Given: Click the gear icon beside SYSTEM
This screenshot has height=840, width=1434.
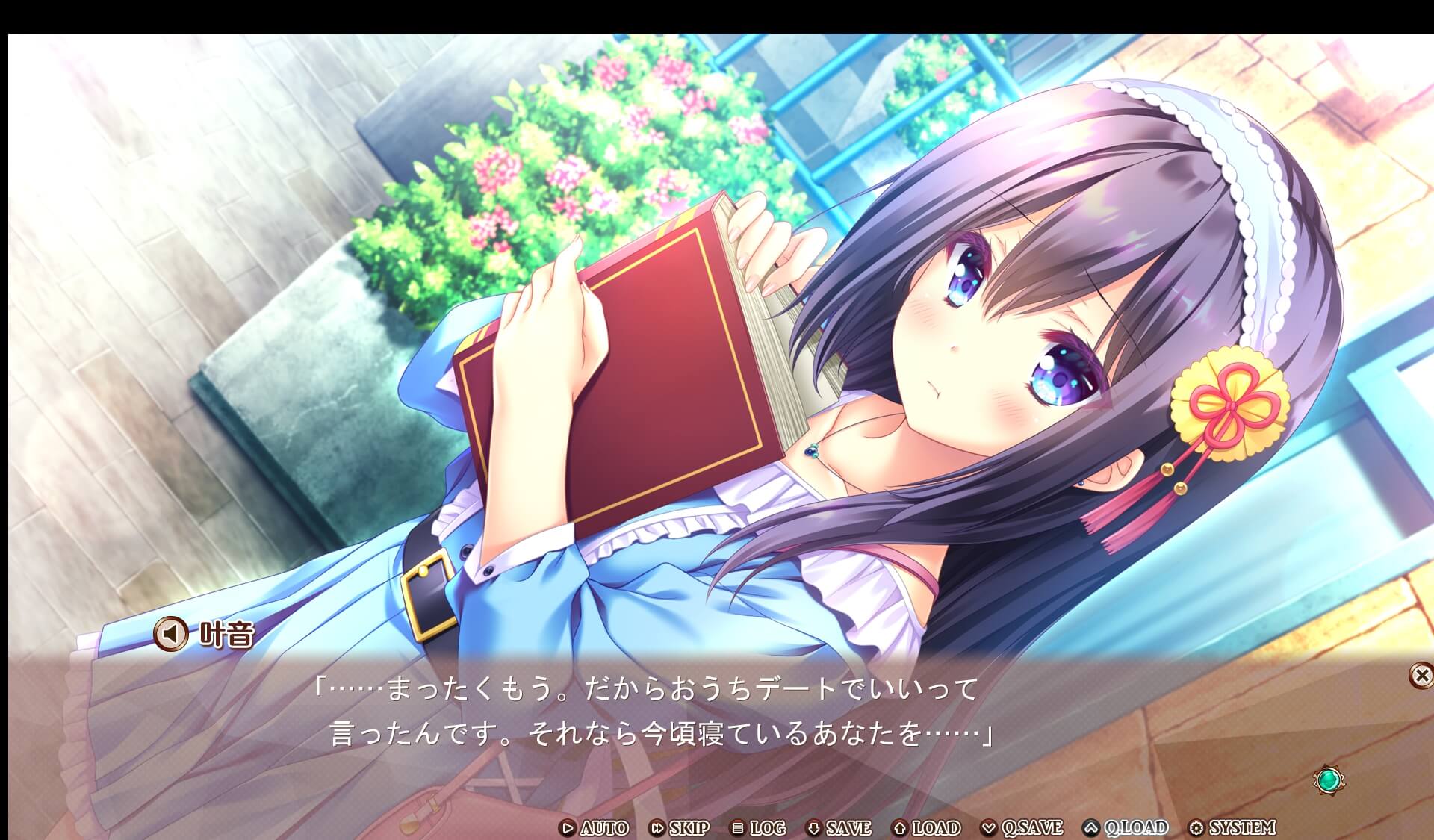Looking at the screenshot, I should [x=1196, y=828].
